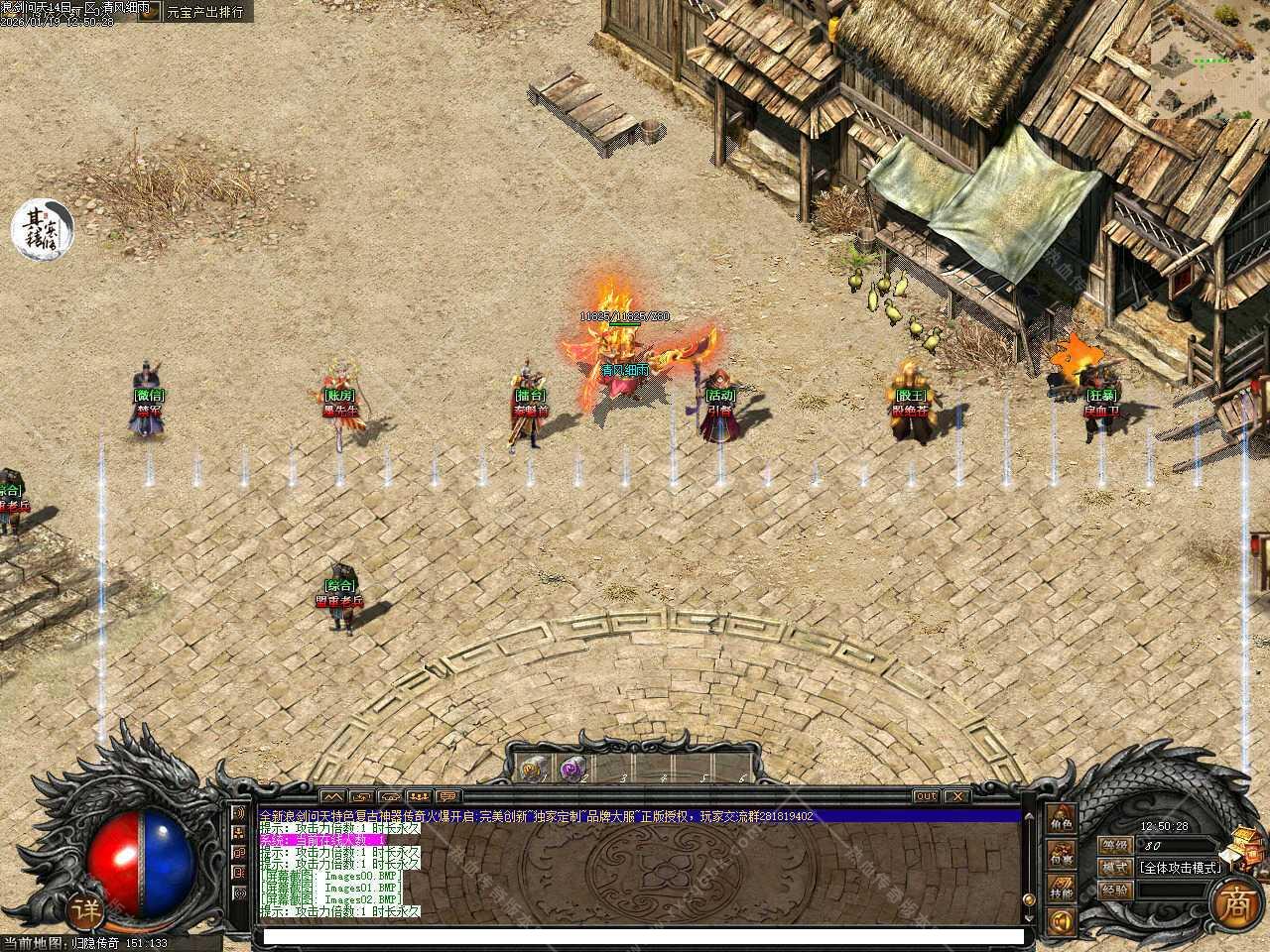This screenshot has height=952, width=1270.
Task: Click the mountain-shaped toolbar button
Action: [x=331, y=795]
